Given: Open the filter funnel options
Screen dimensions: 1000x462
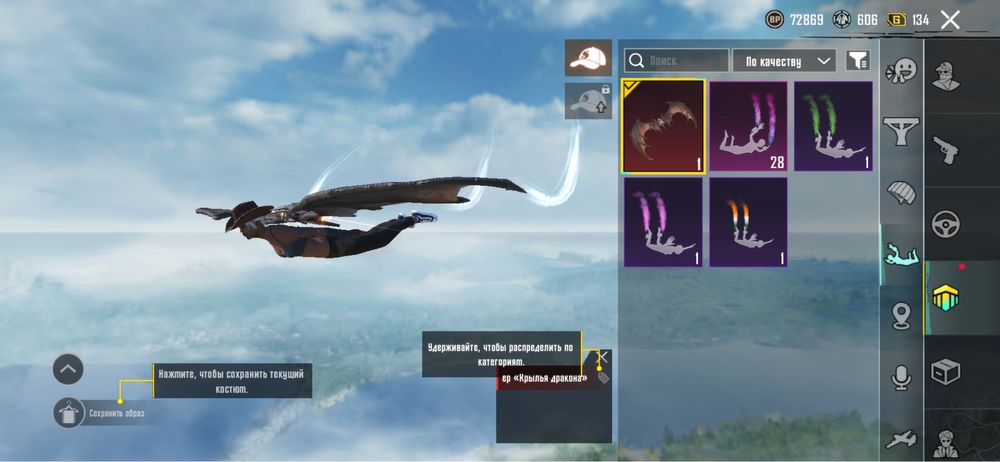Looking at the screenshot, I should [x=857, y=61].
